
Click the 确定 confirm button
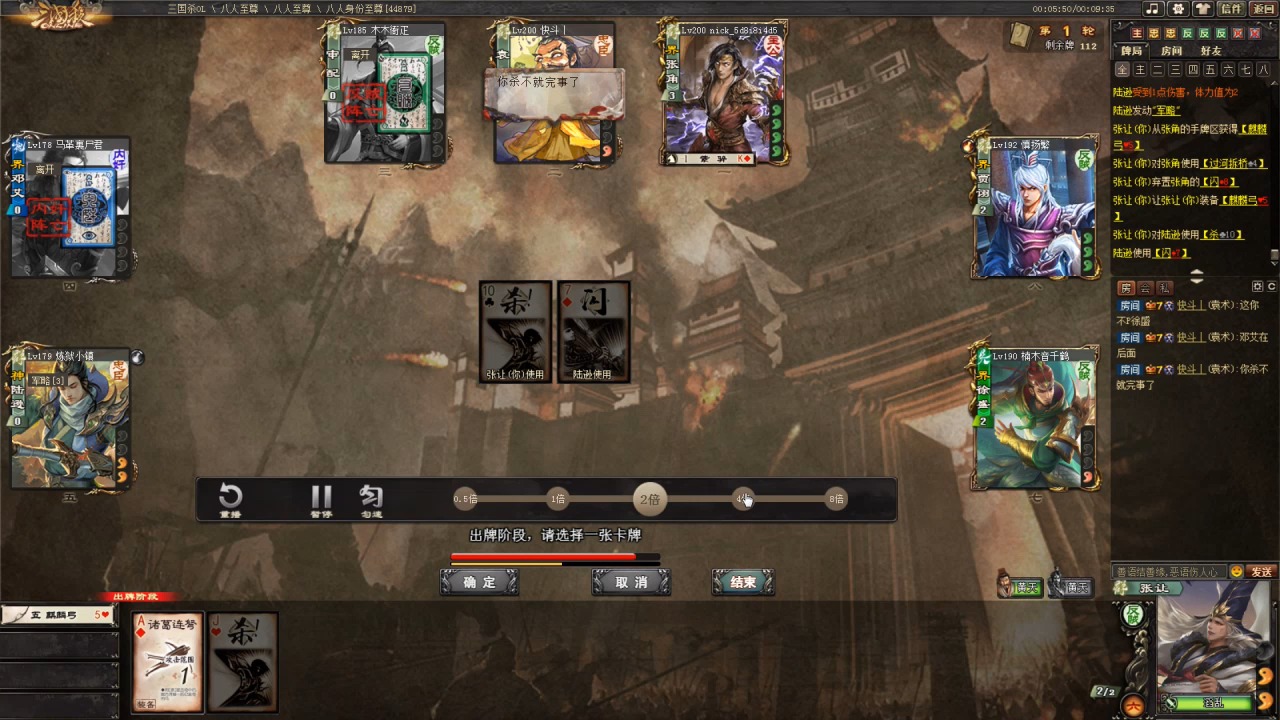click(x=479, y=582)
